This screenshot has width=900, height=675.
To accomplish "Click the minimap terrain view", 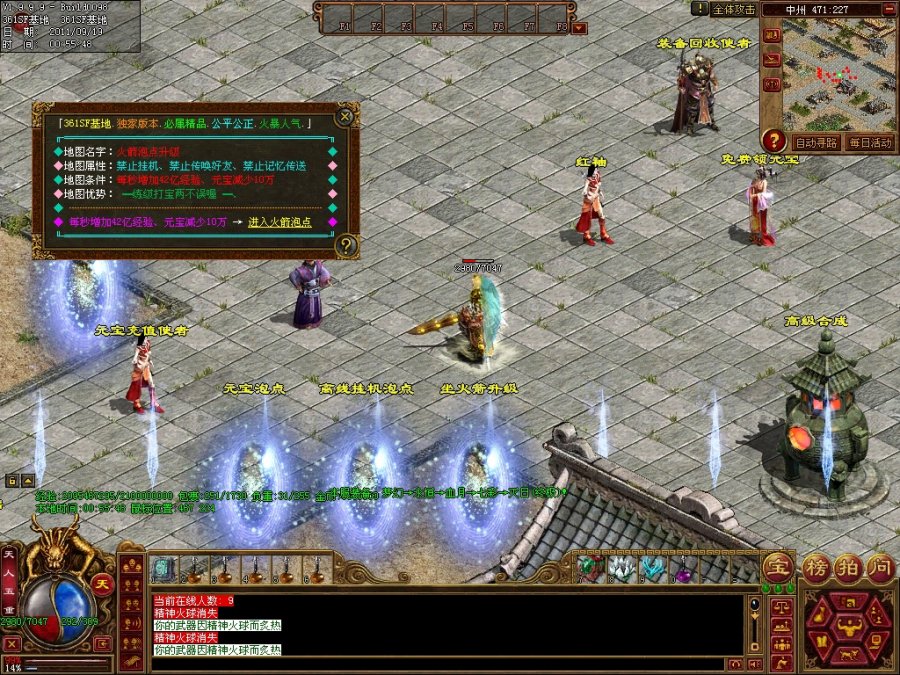I will (838, 75).
